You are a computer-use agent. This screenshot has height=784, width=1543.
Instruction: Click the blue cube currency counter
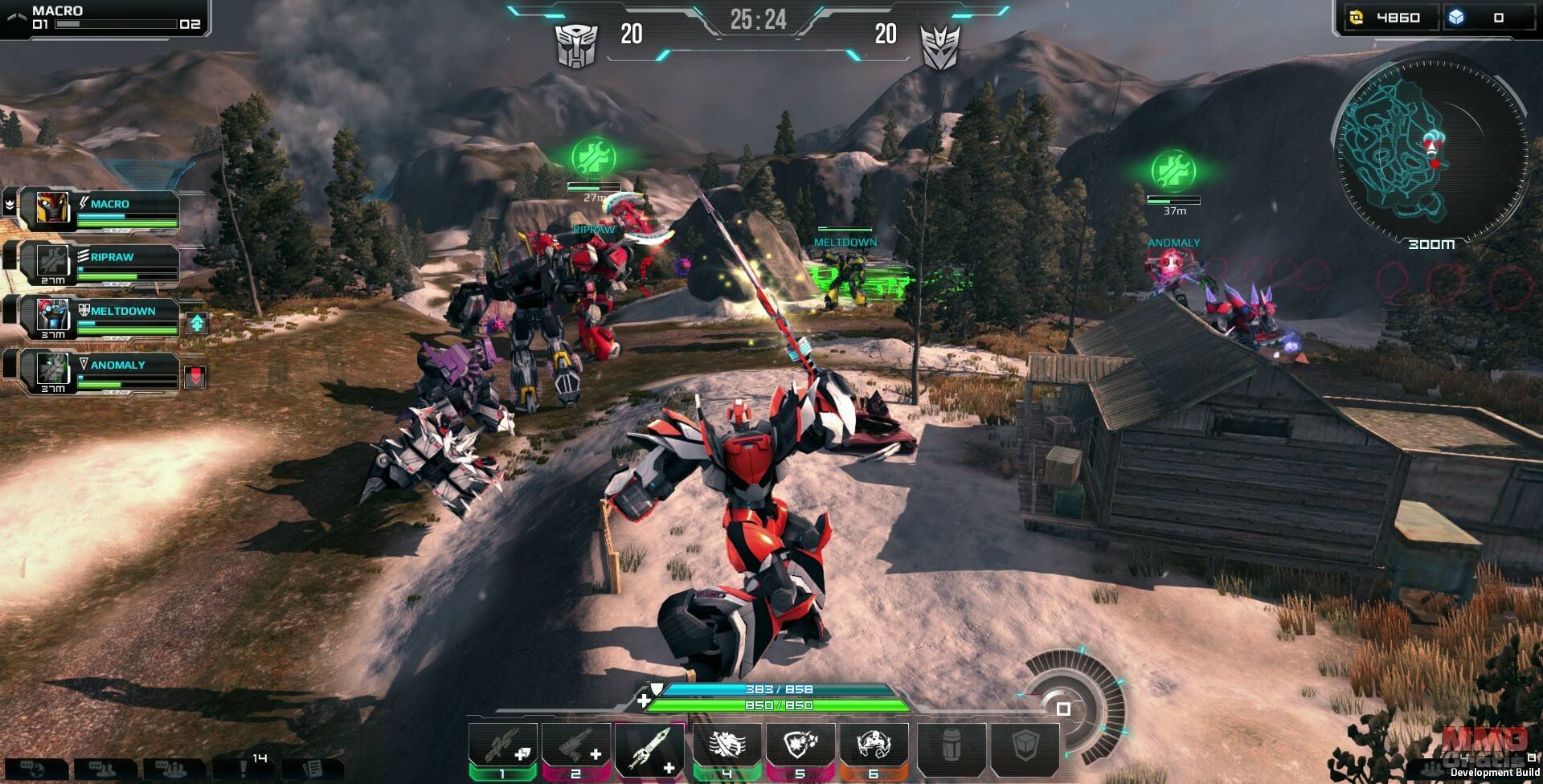tap(1488, 18)
